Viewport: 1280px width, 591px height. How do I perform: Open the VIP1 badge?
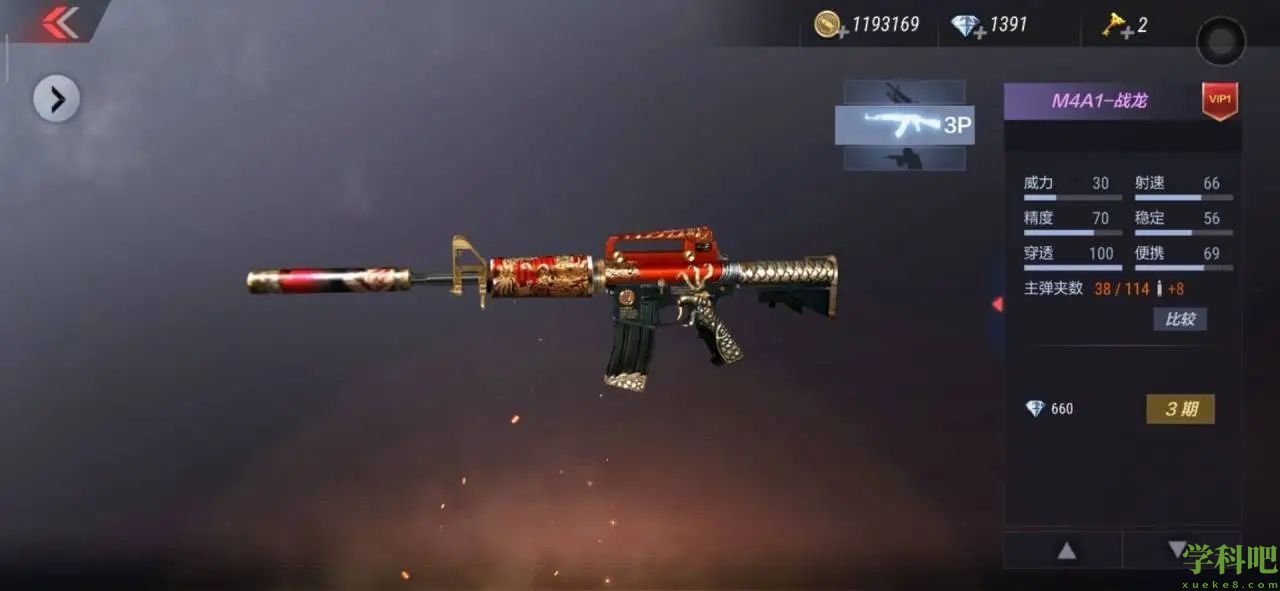coord(1220,100)
